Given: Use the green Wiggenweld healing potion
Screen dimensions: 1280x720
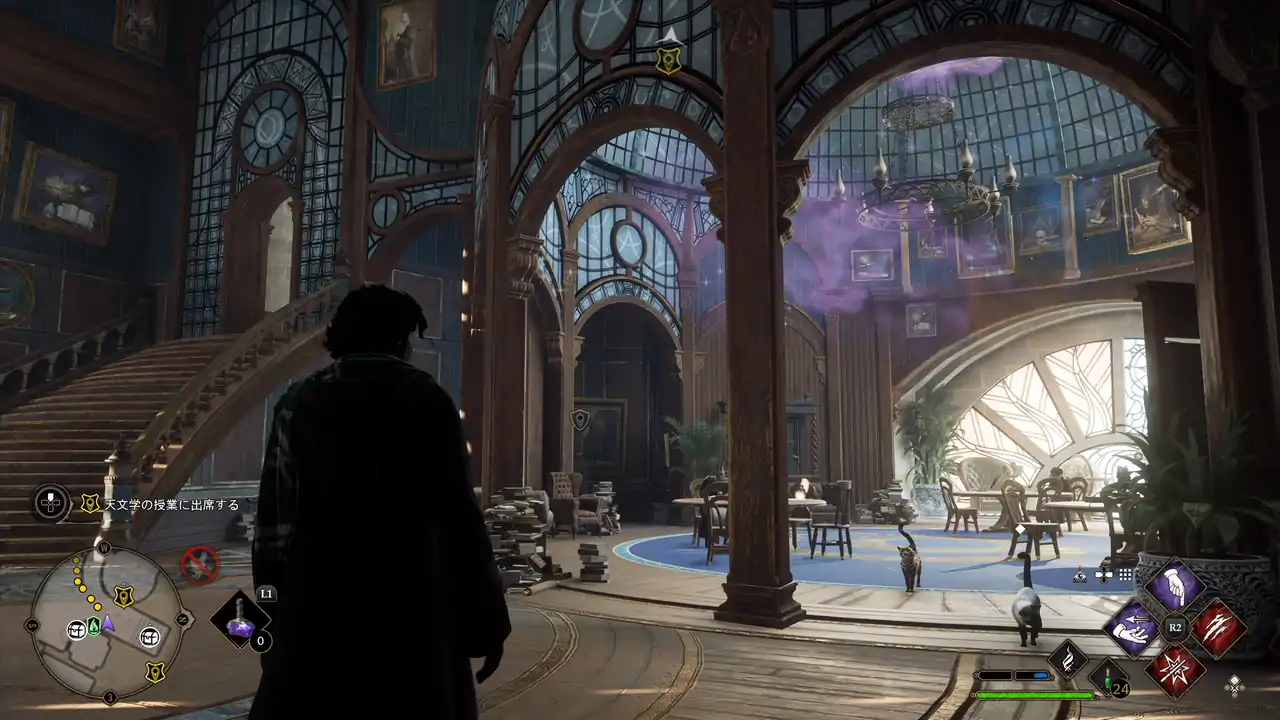Looking at the screenshot, I should [1109, 677].
